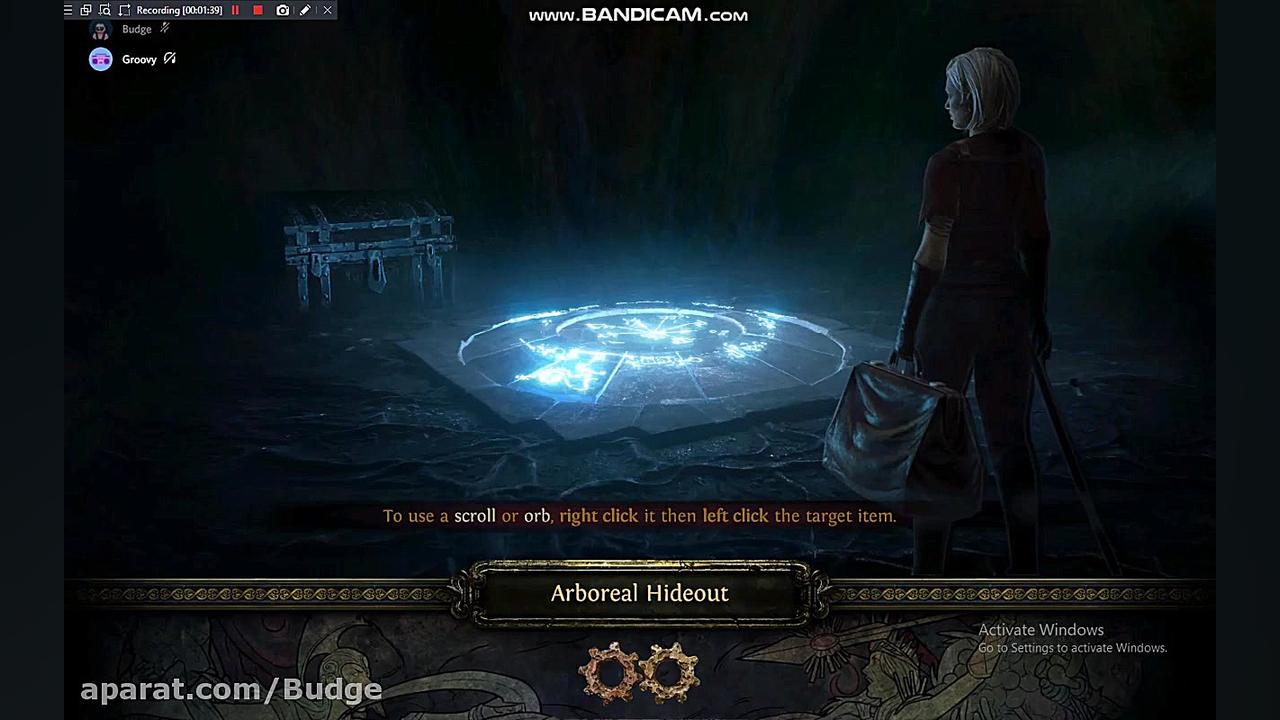Capture a screenshot with the camera icon
Viewport: 1280px width, 720px height.
pyautogui.click(x=283, y=10)
